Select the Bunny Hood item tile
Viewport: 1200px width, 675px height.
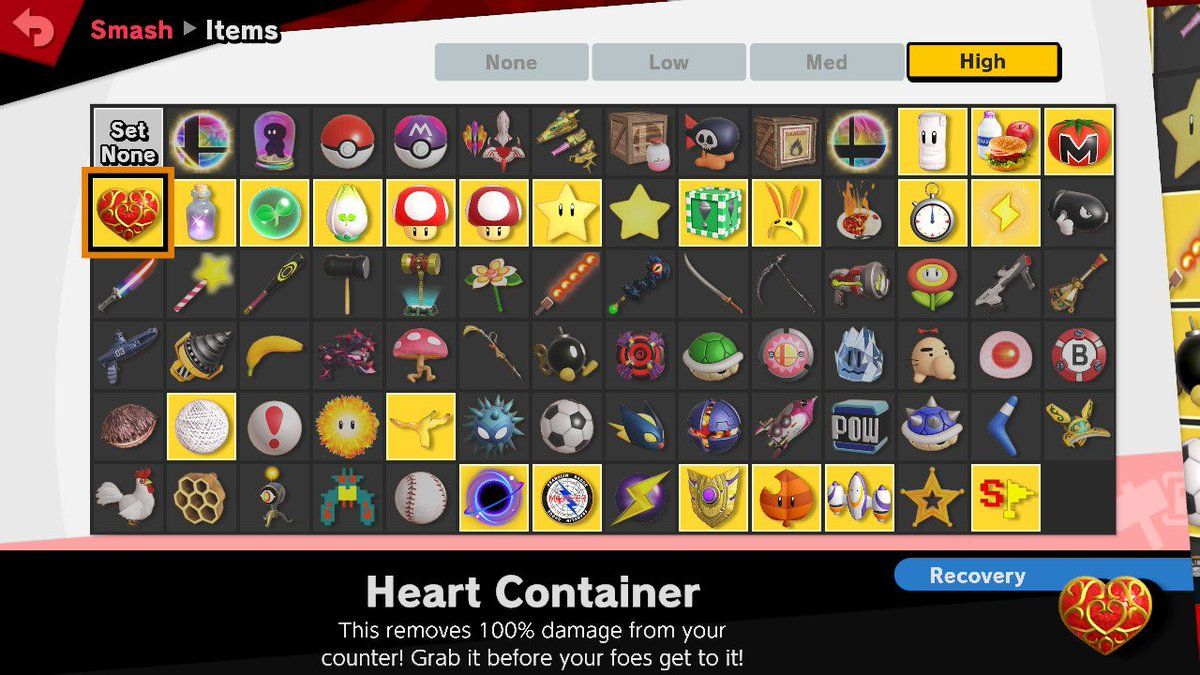(786, 213)
